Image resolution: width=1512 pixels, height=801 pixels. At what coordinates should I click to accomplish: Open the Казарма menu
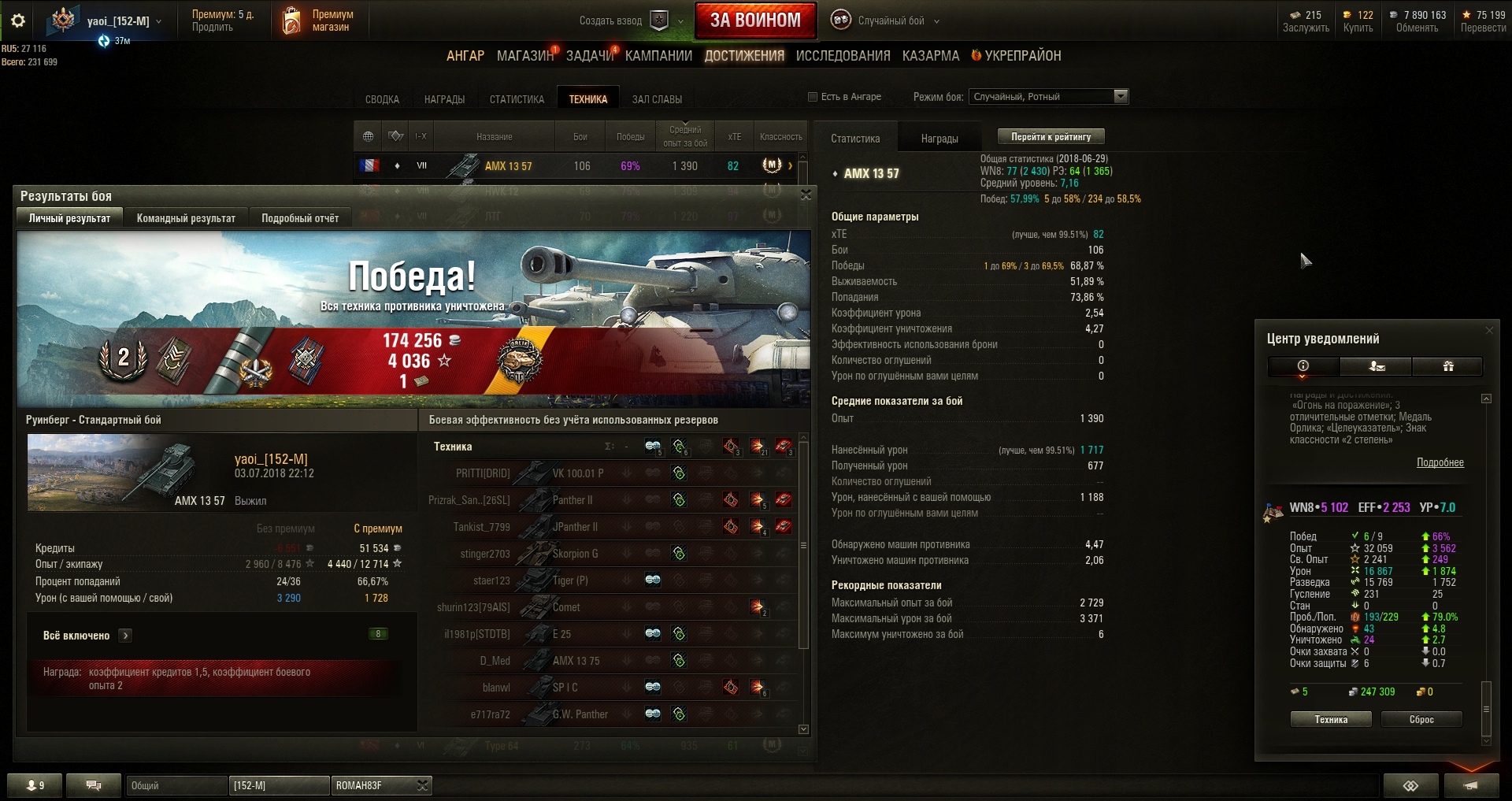coord(930,56)
